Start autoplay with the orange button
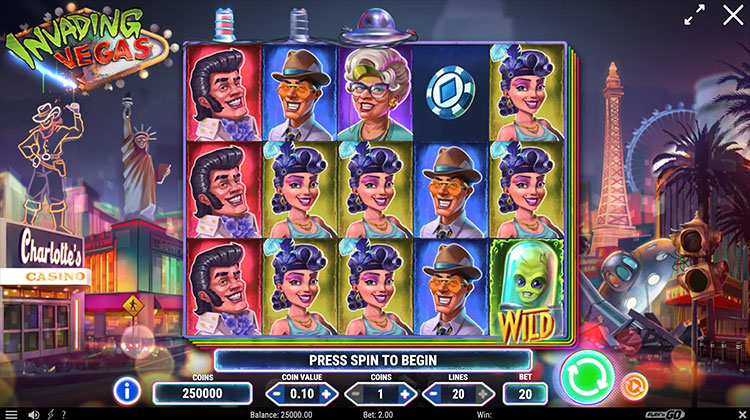This screenshot has width=750, height=420. click(x=632, y=385)
